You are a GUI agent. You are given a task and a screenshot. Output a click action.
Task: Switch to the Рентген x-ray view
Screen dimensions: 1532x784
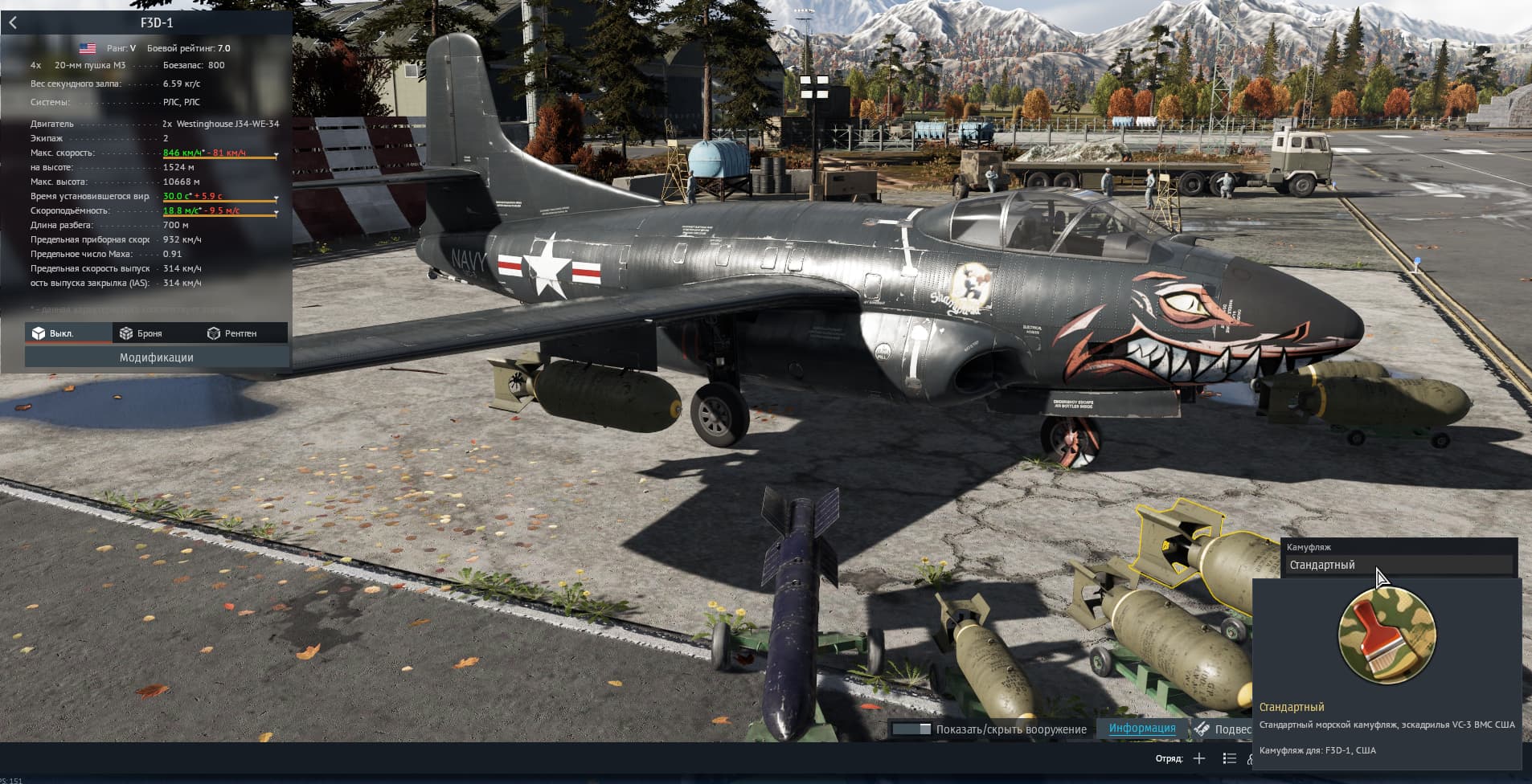point(232,333)
